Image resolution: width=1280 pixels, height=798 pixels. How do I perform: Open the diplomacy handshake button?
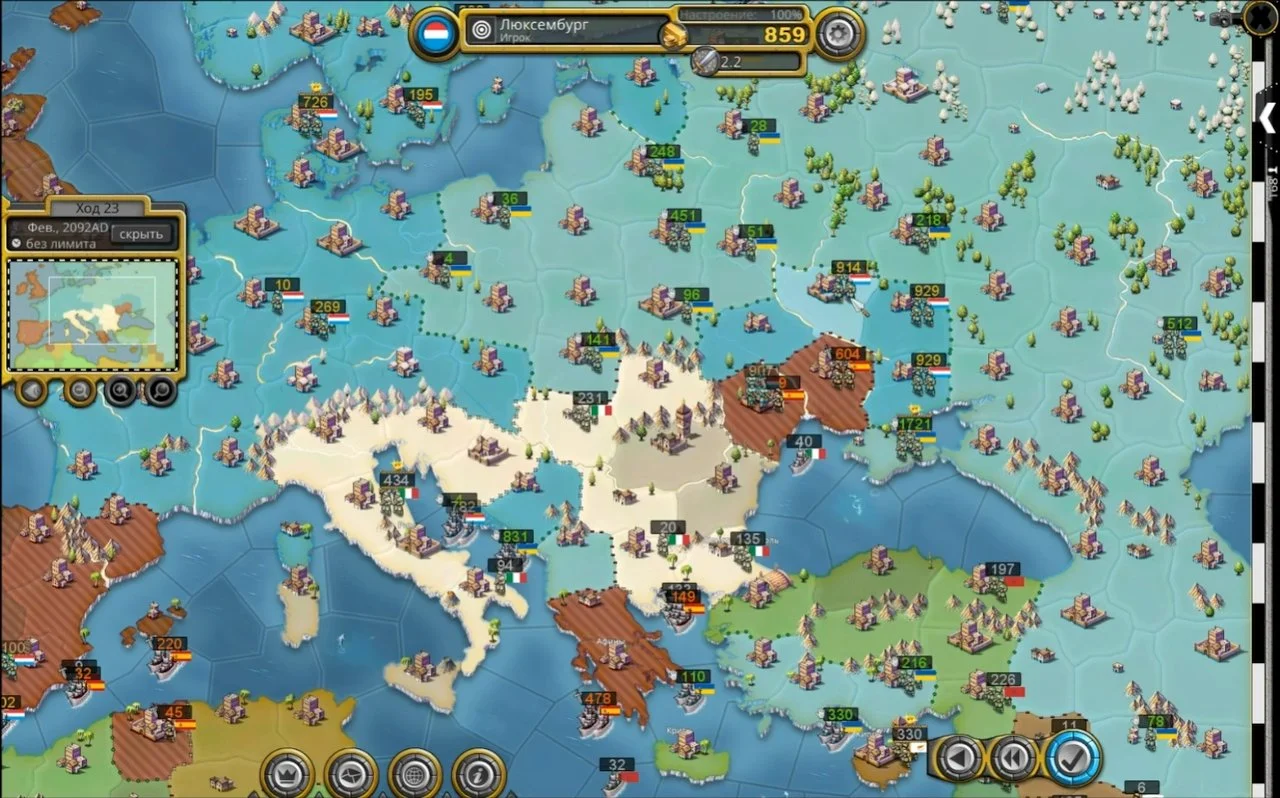click(351, 773)
